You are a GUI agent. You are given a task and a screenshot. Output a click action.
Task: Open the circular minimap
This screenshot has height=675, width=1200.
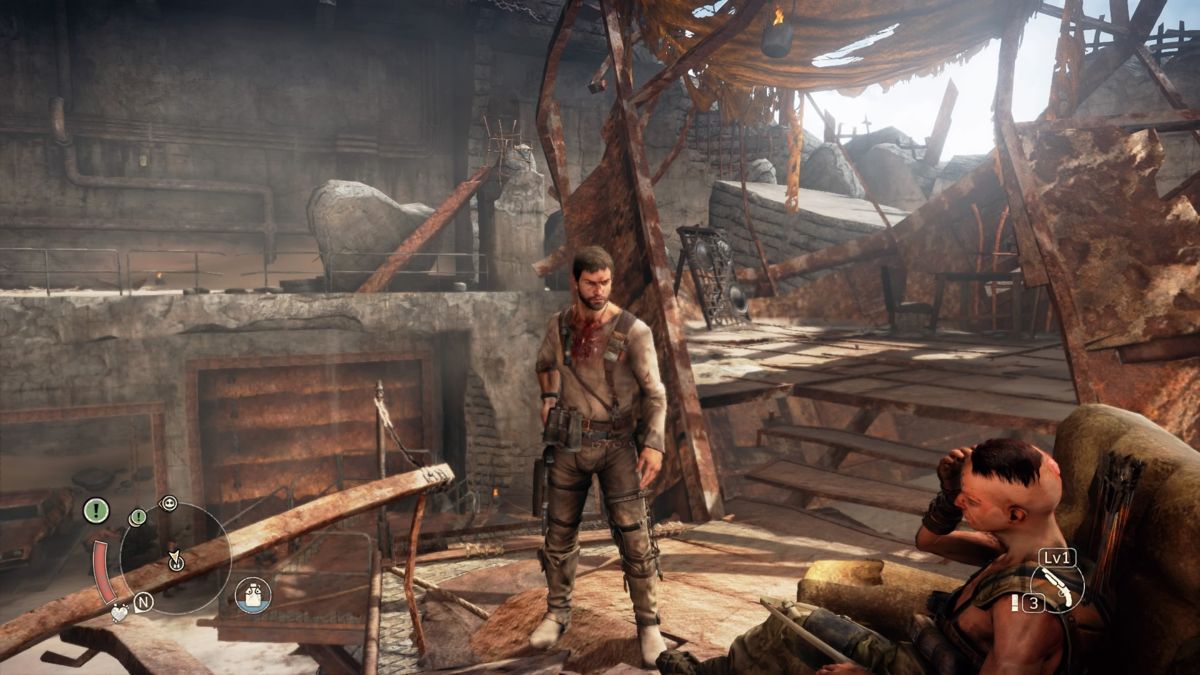(x=175, y=557)
